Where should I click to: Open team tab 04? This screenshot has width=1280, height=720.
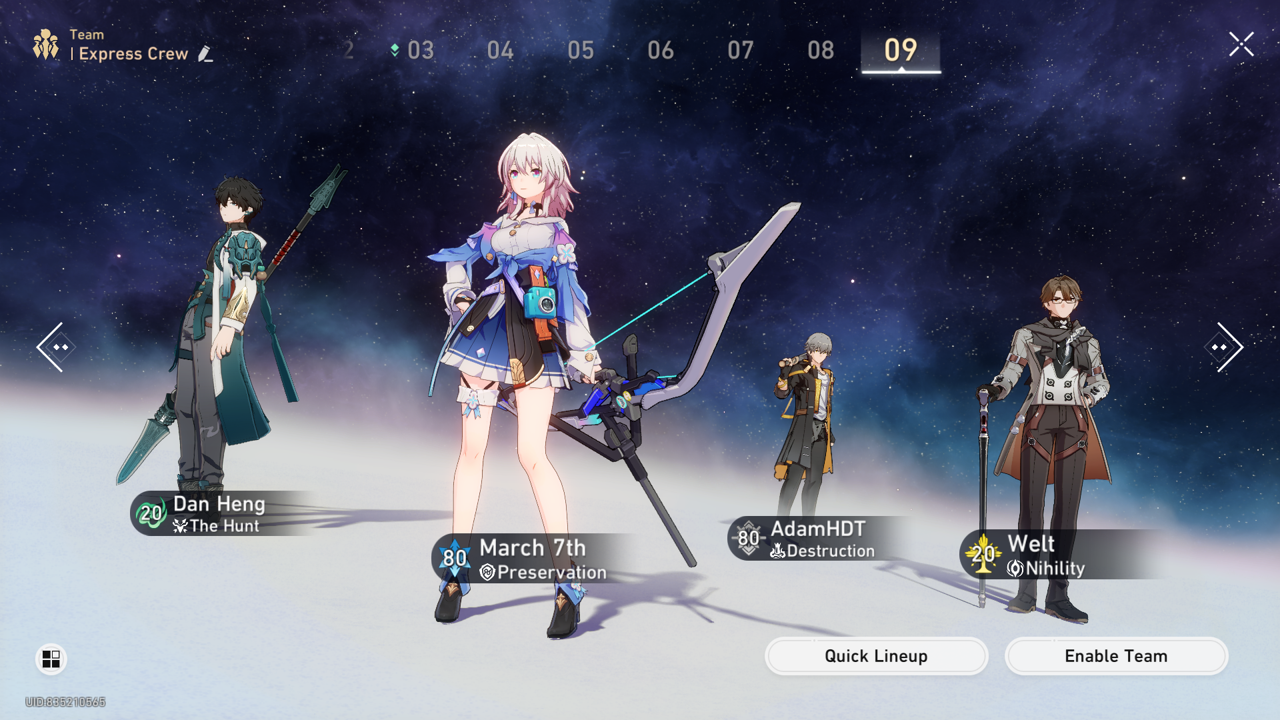[500, 48]
